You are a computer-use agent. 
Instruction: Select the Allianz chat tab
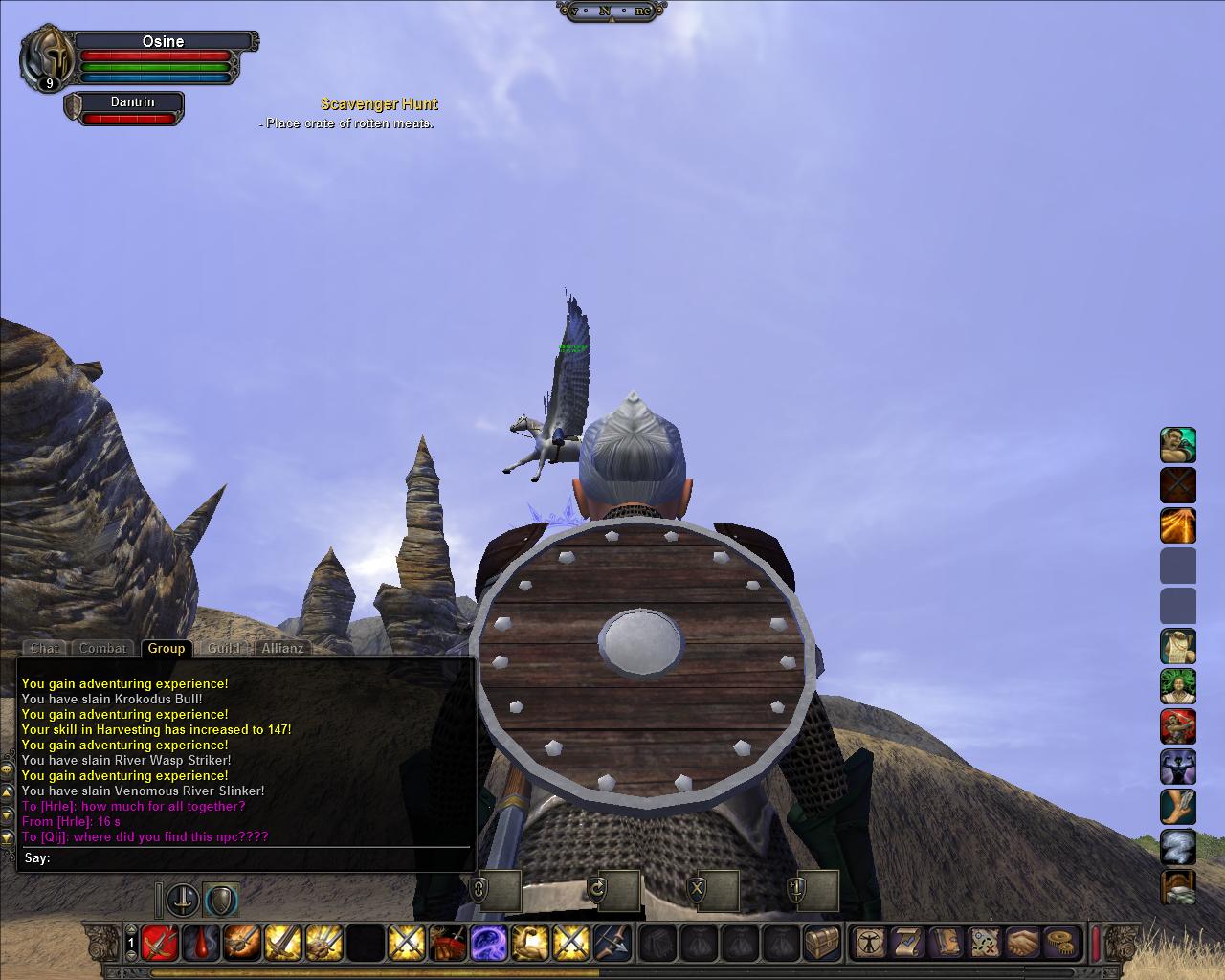283,648
